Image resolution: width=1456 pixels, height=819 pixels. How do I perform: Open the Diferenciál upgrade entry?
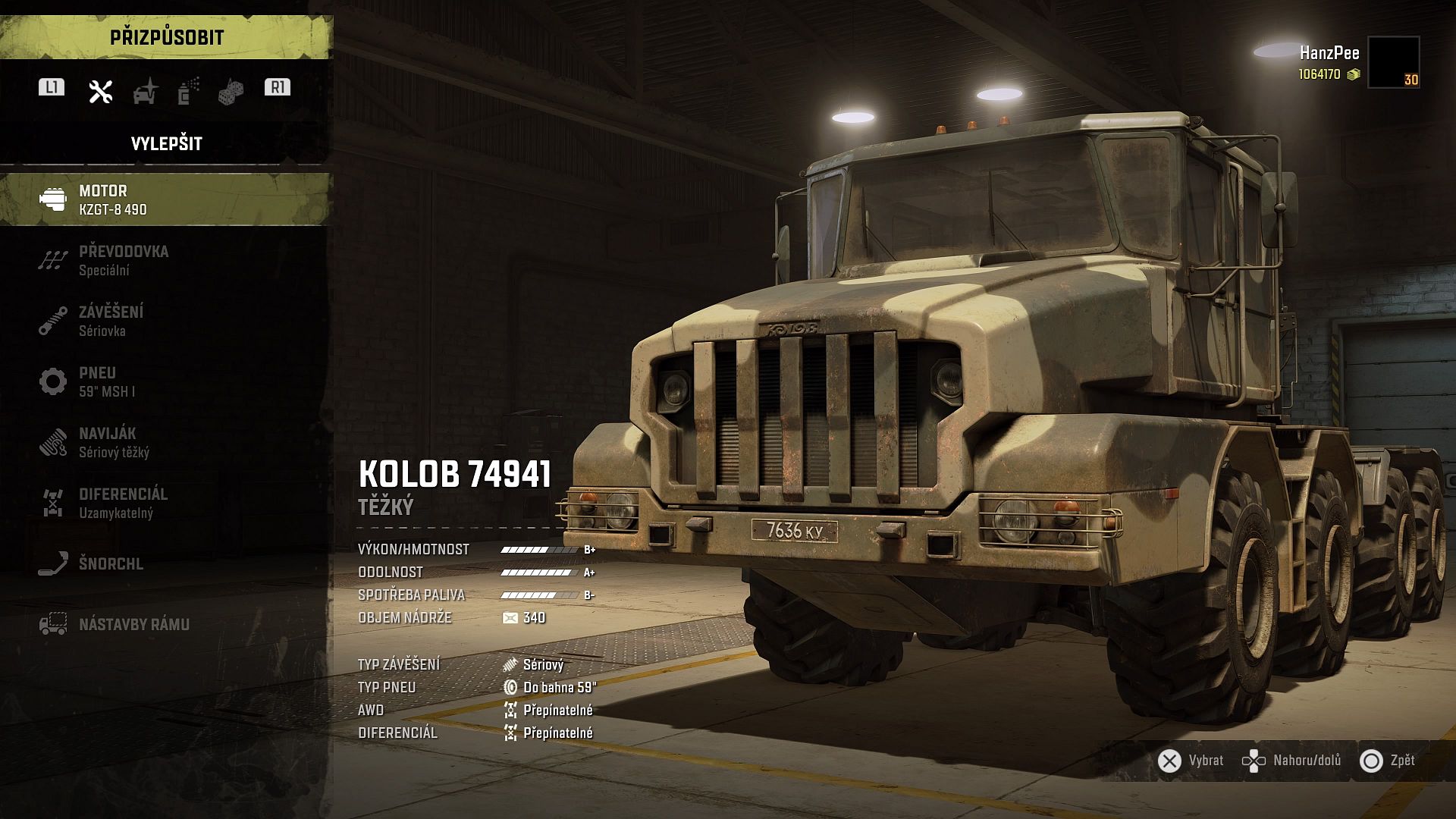click(165, 503)
